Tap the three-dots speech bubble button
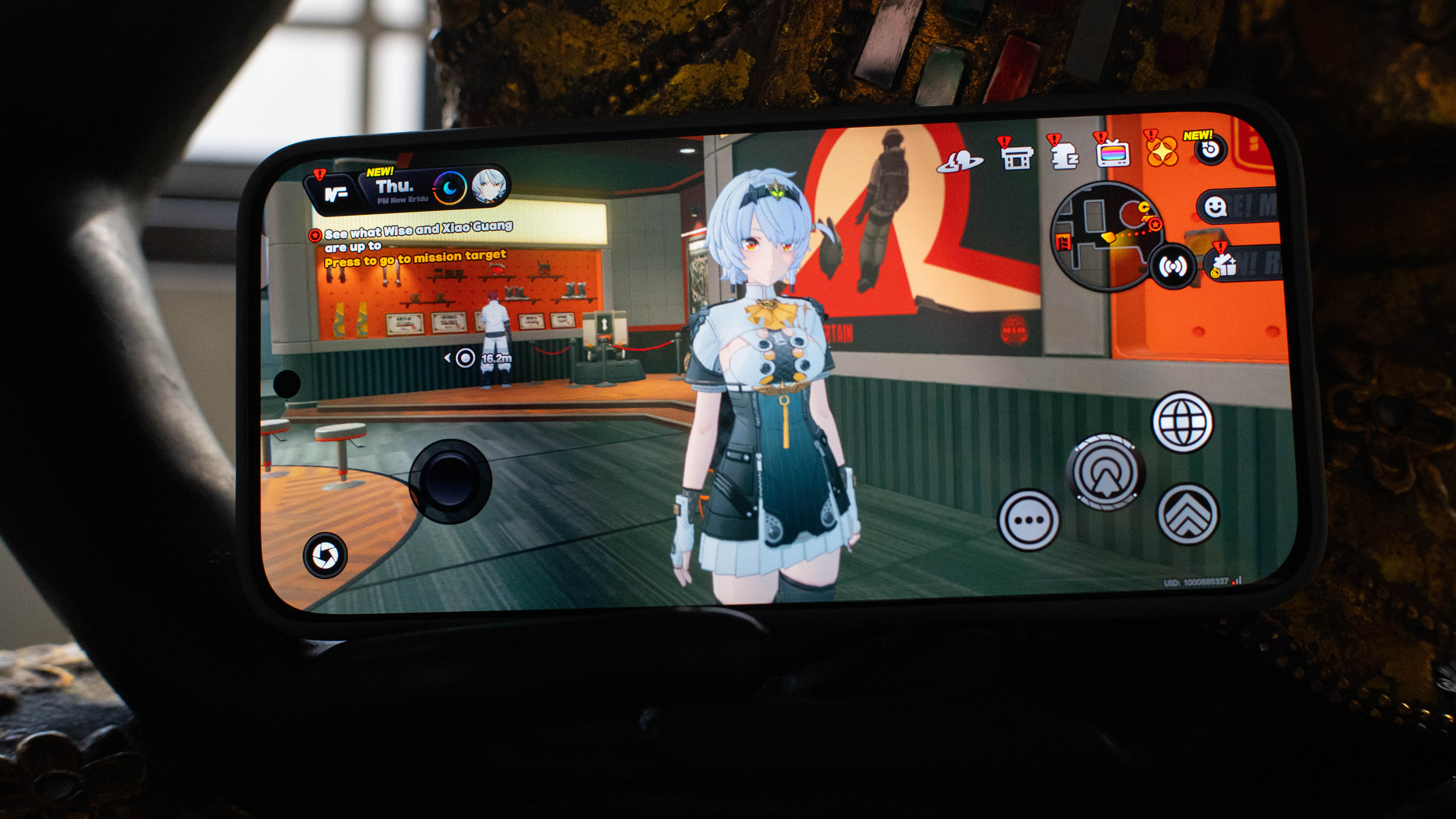 1029,520
